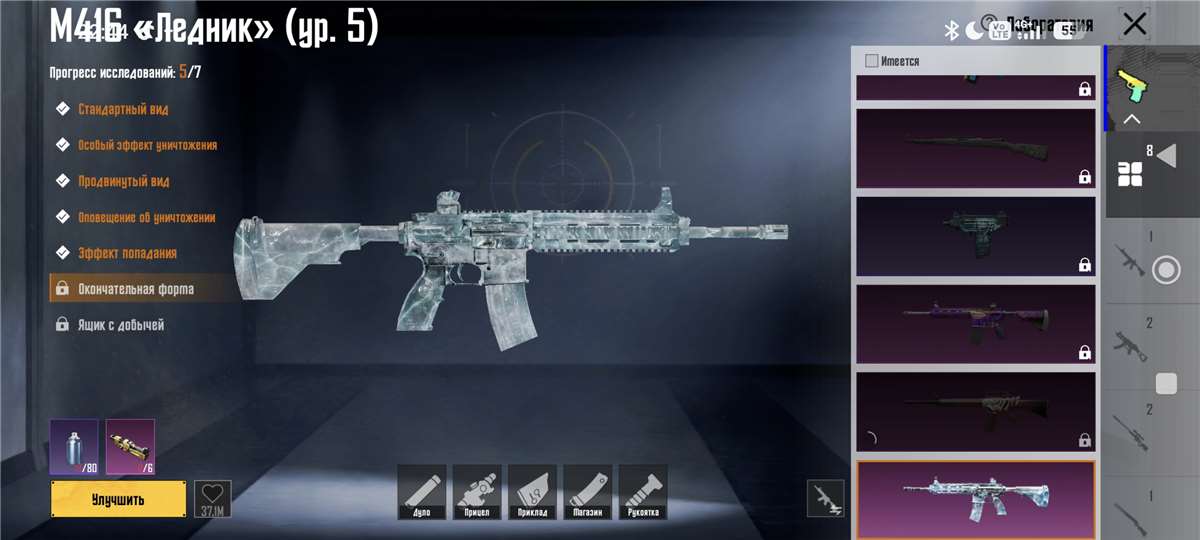The image size is (1200, 540).
Task: Open the Ящик с добычей entry
Action: click(121, 325)
